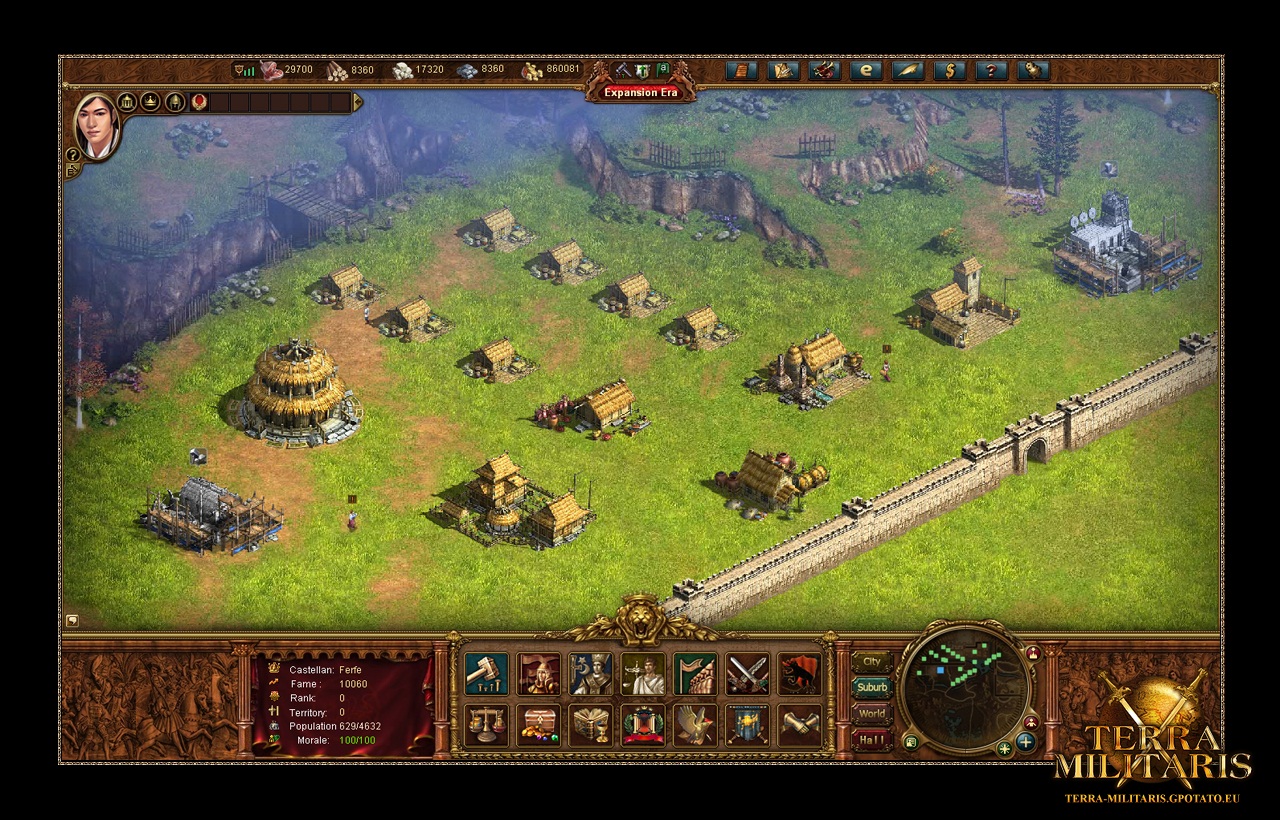Zoom the minimap with the plus button
Screen dimensions: 1280x820
click(x=1025, y=742)
